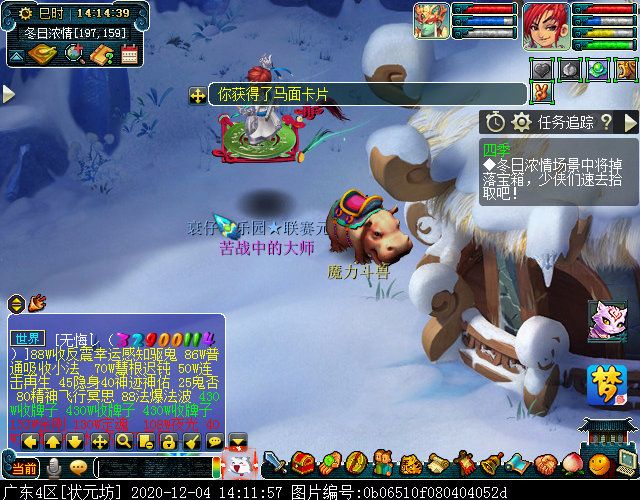Open the tiger pet icon

410,464
